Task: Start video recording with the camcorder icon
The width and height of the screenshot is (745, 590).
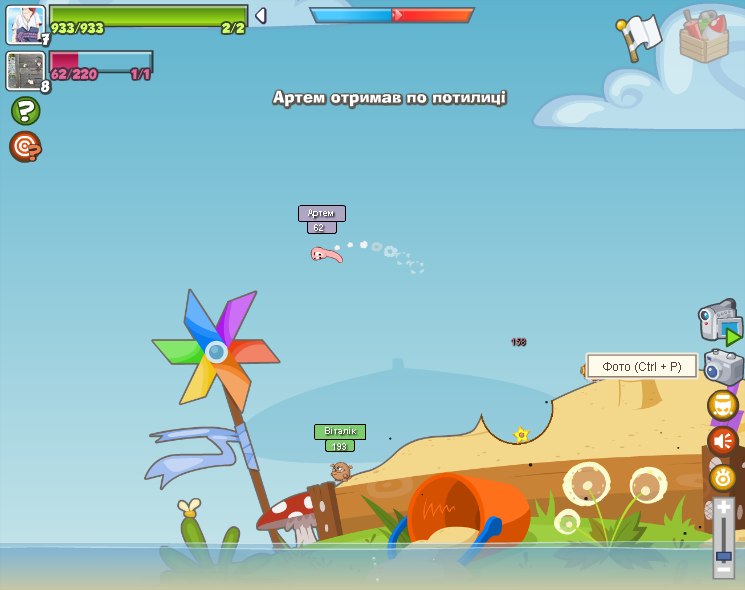Action: coord(719,323)
